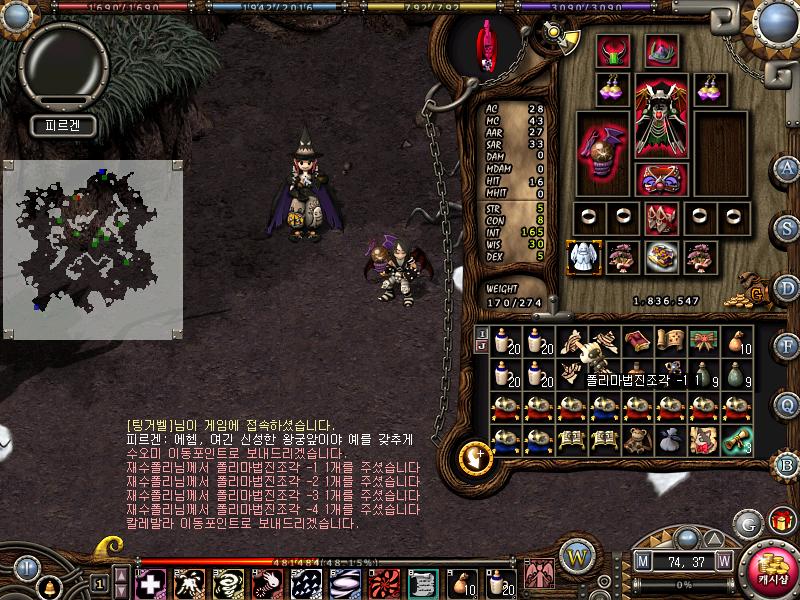Pick the green gift box with red ribbon
Viewport: 800px width, 600px height.
[x=703, y=342]
